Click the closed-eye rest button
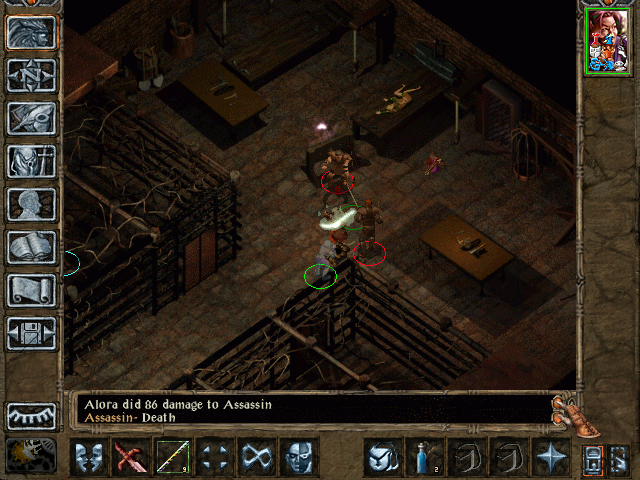Screen dimensions: 640x480 (32, 416)
